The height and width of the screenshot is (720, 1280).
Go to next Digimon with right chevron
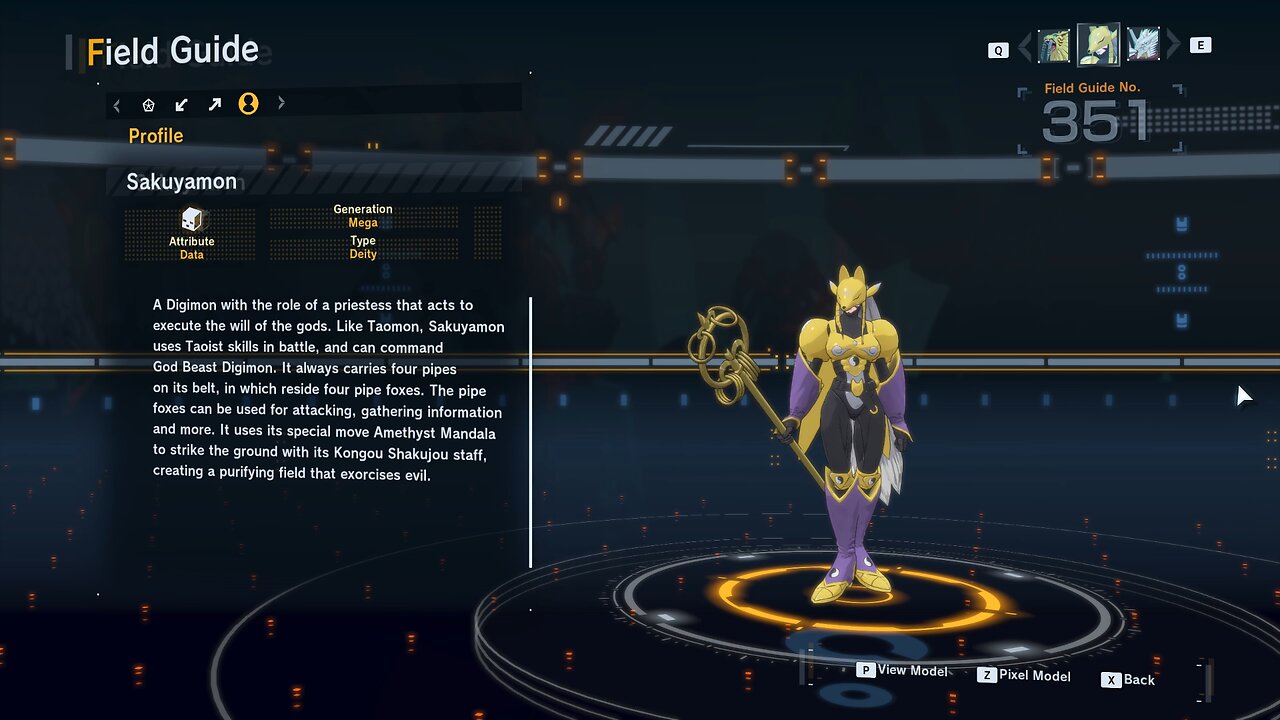click(1173, 45)
